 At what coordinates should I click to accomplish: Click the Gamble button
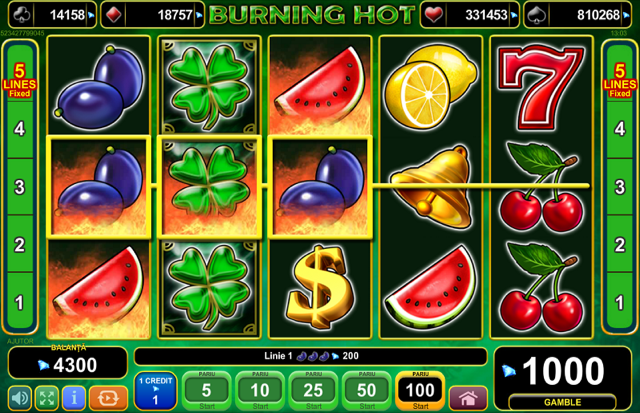(x=564, y=402)
